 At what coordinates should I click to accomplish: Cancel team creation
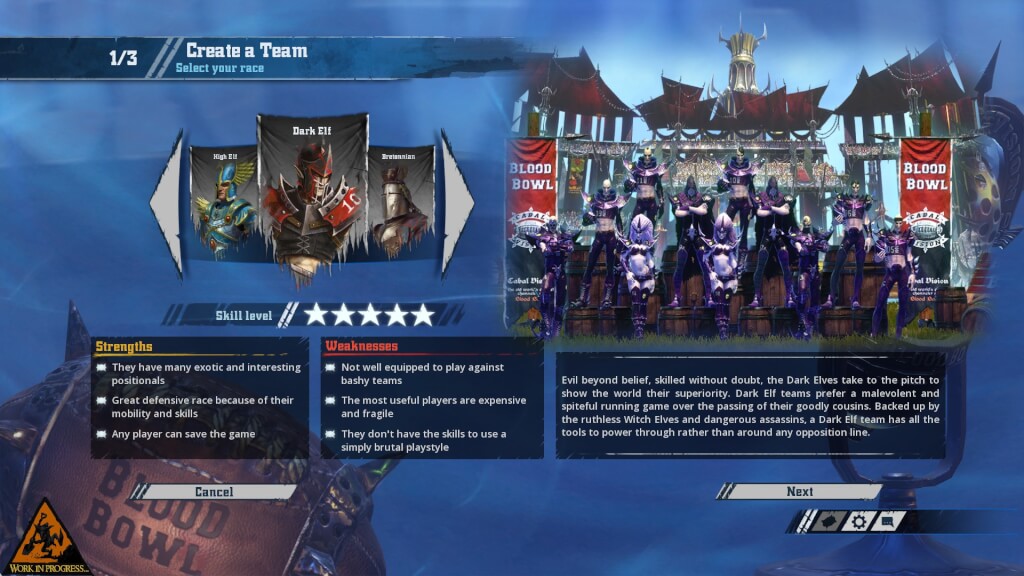point(214,491)
